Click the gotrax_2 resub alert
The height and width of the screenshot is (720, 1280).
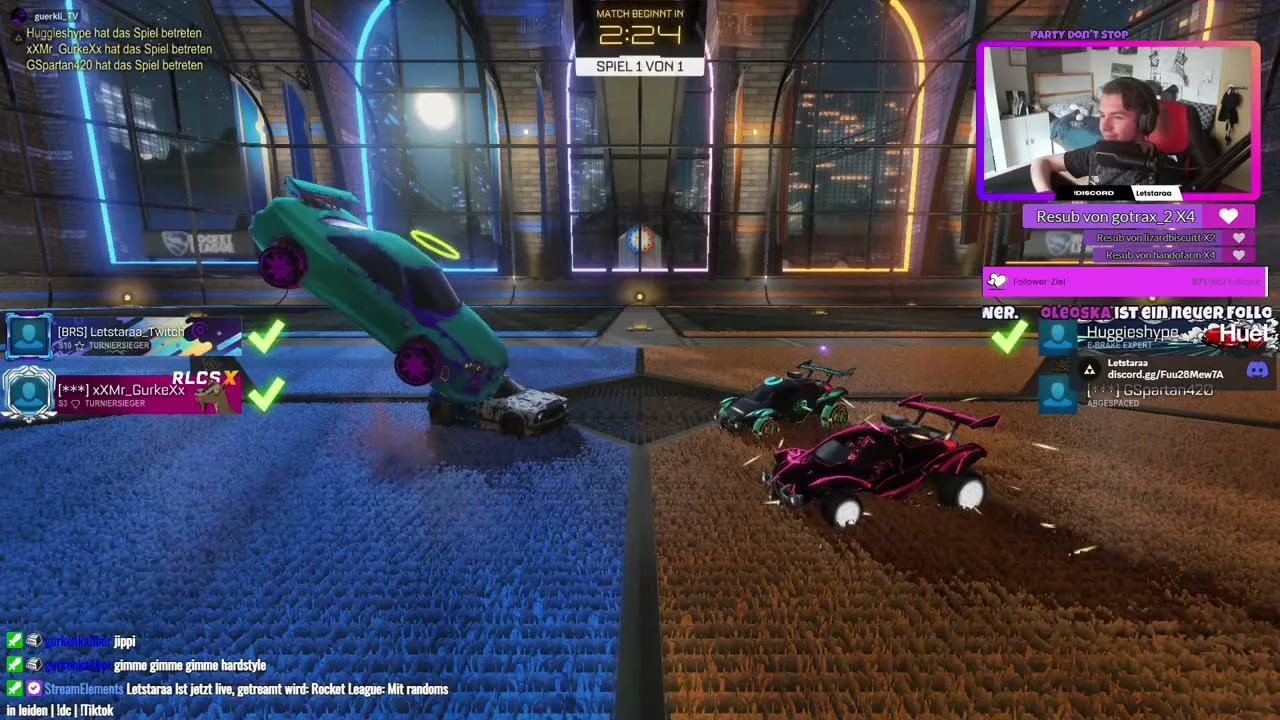coord(1130,216)
